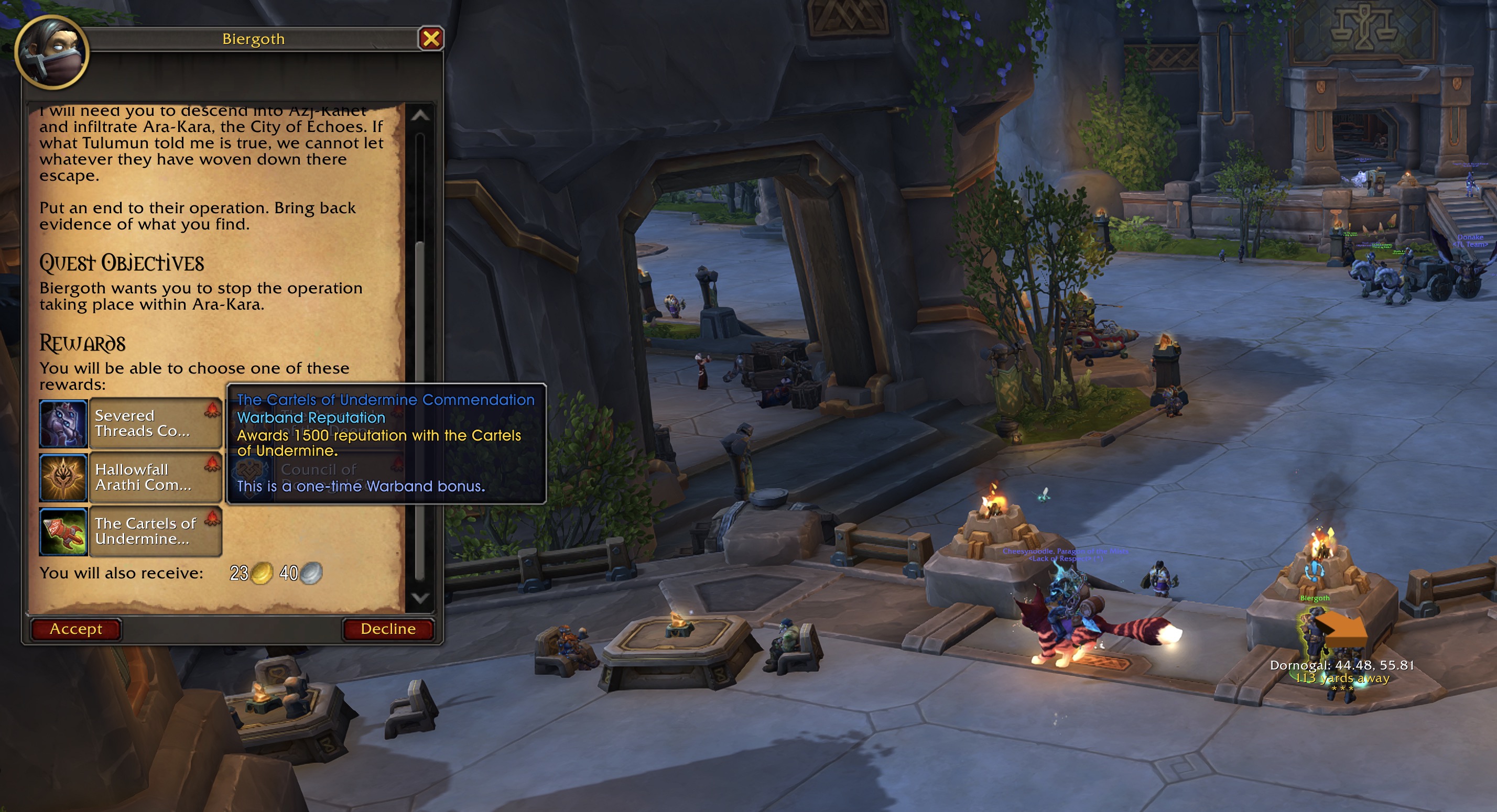
Task: Accept Biergoth's Ara-Kara quest
Action: point(75,629)
